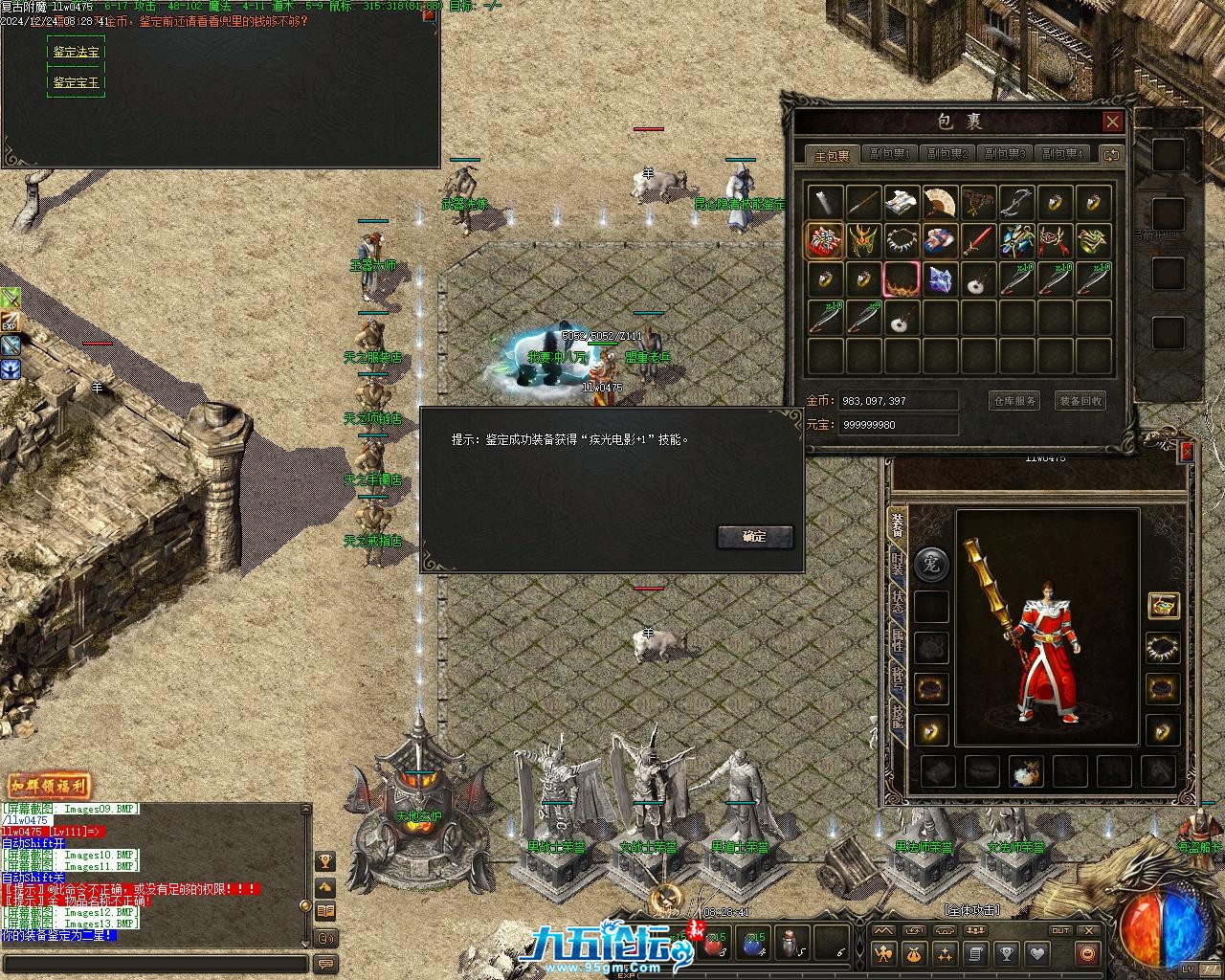
Task: Choose the 鉴定宝玉 option
Action: pos(76,82)
